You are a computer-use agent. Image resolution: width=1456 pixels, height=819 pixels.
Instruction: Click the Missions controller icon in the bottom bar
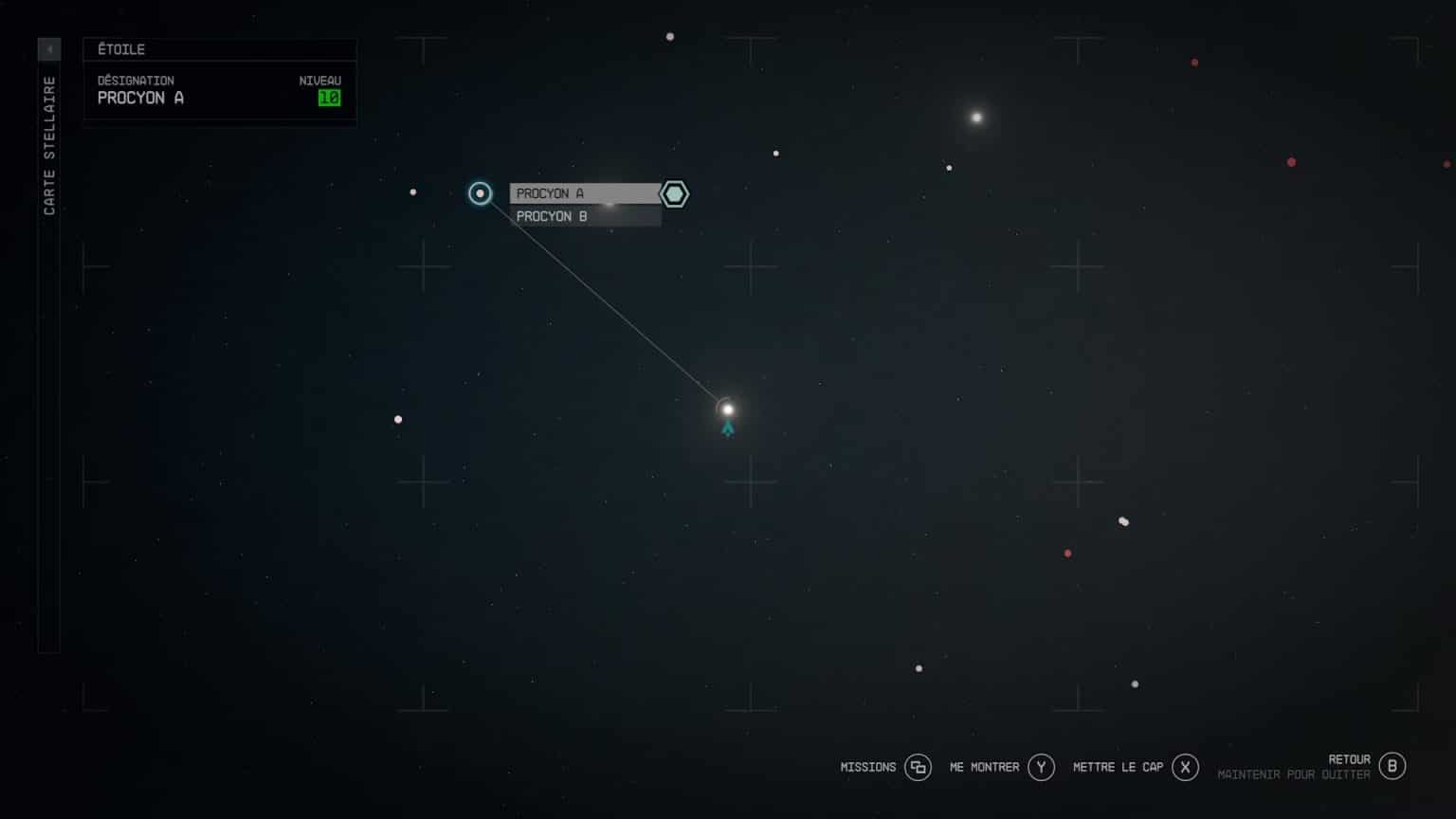pyautogui.click(x=918, y=767)
